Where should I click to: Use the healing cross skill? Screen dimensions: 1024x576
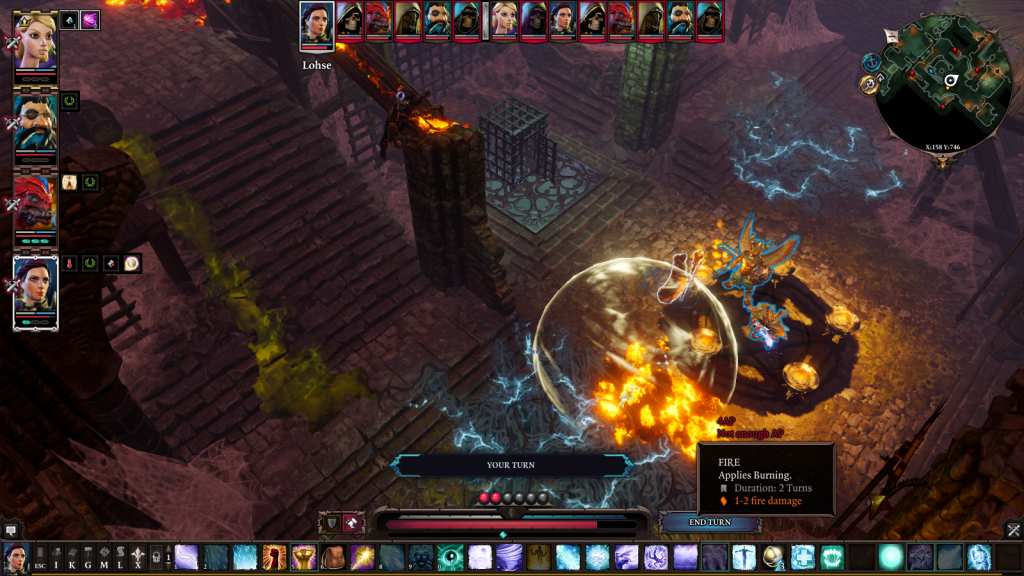tap(803, 557)
